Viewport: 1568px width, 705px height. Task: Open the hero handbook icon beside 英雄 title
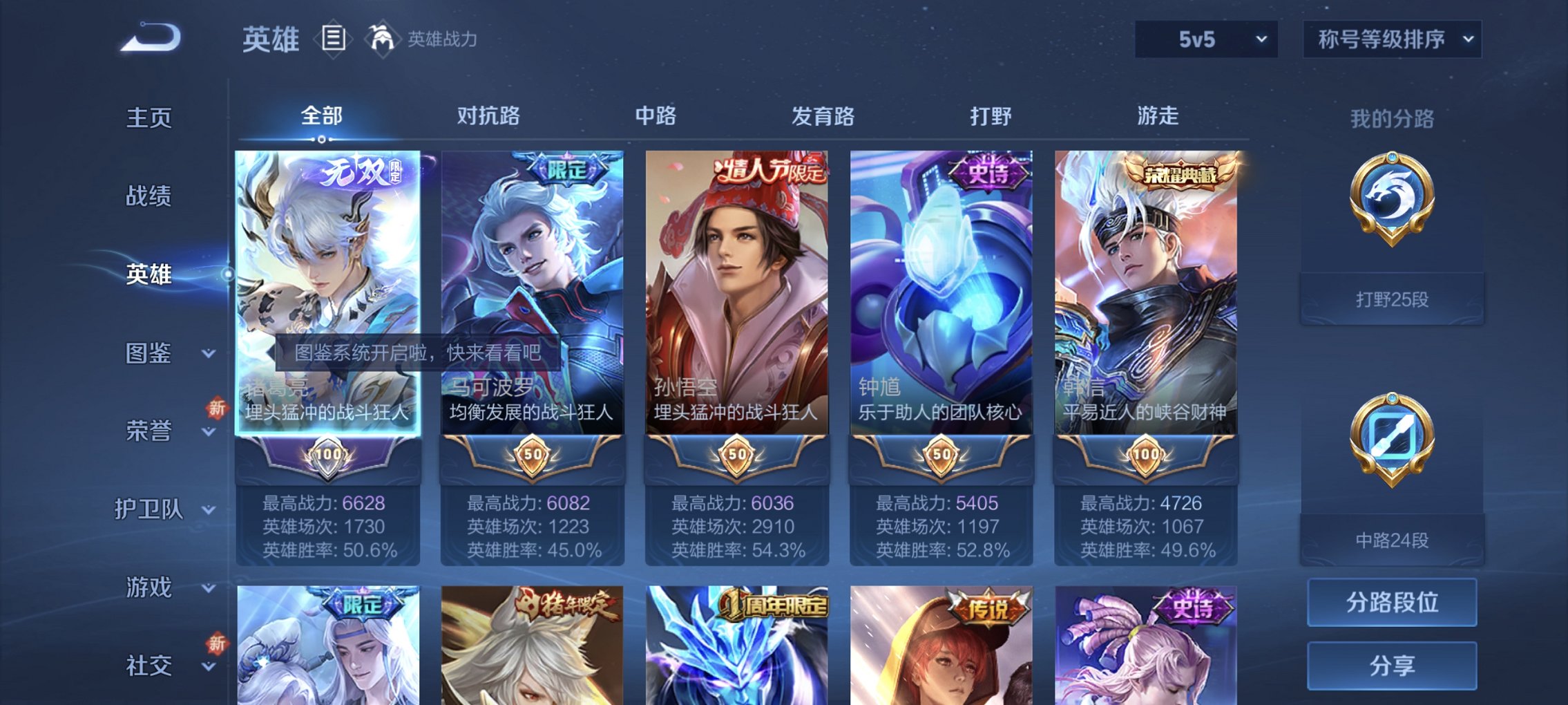pos(334,38)
